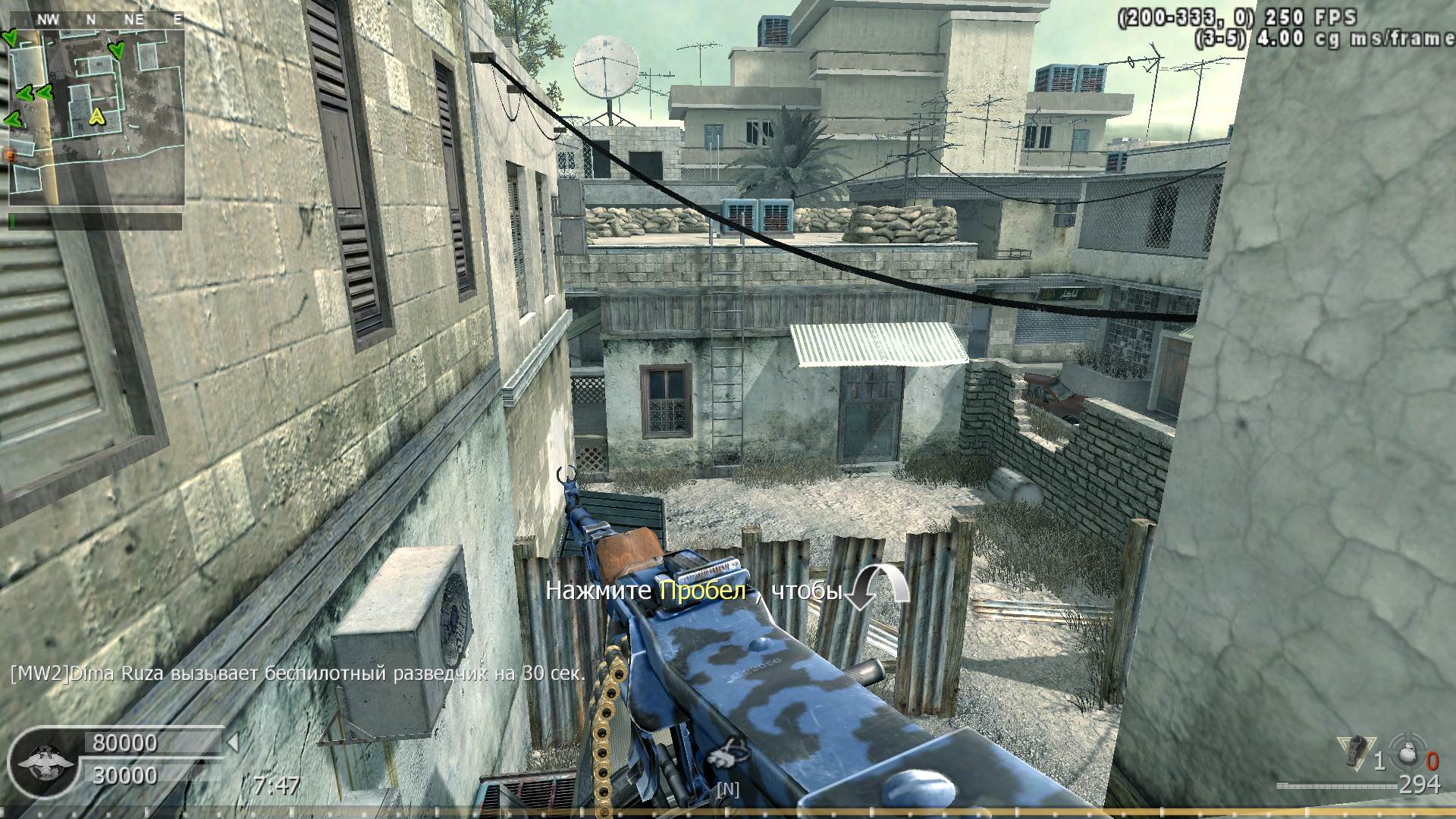Click the Dima Ruza UAV chat message
Screen dimensions: 1456x819
[297, 673]
